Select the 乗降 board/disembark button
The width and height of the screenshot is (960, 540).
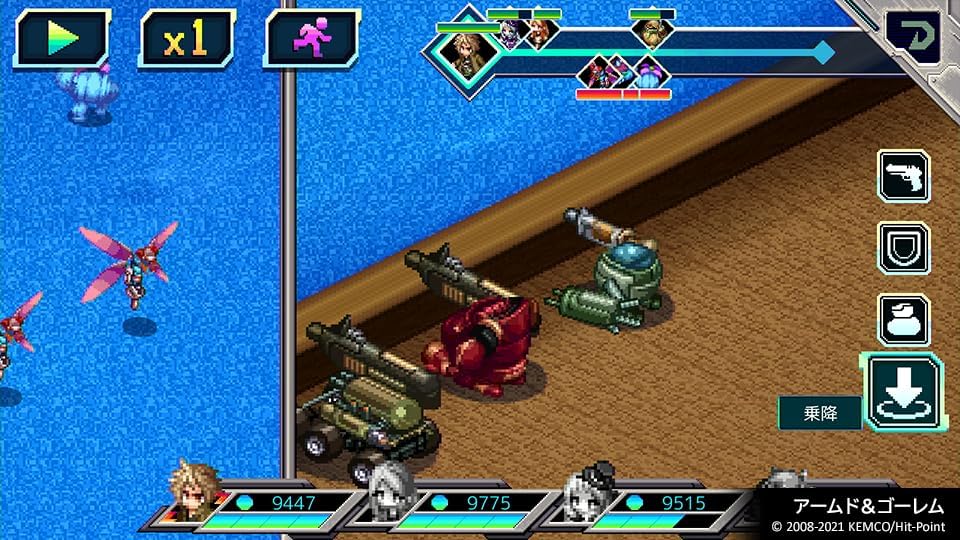[902, 392]
